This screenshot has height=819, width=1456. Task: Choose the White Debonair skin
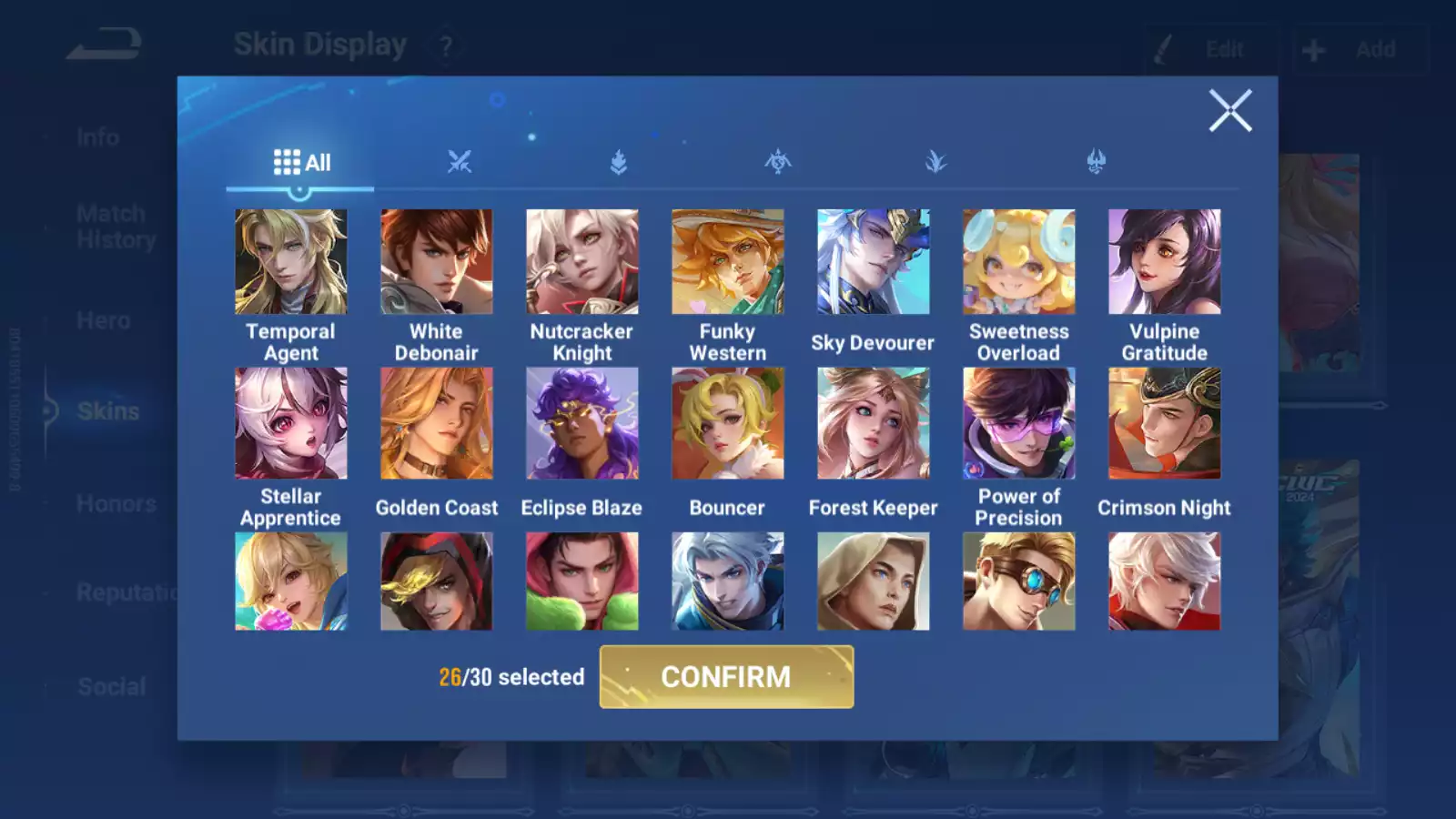(x=437, y=262)
